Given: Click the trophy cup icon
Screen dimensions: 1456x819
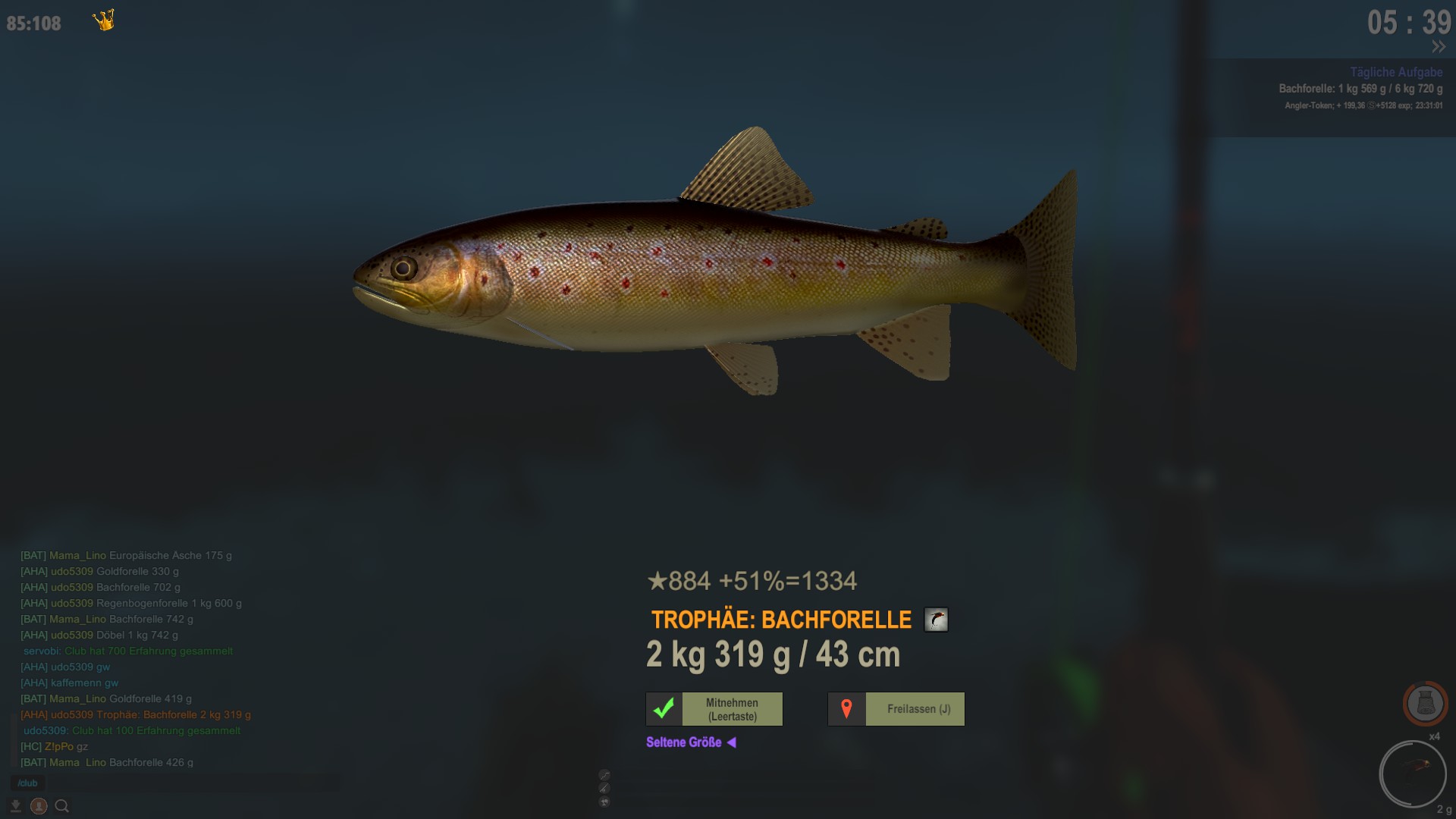Looking at the screenshot, I should [604, 802].
